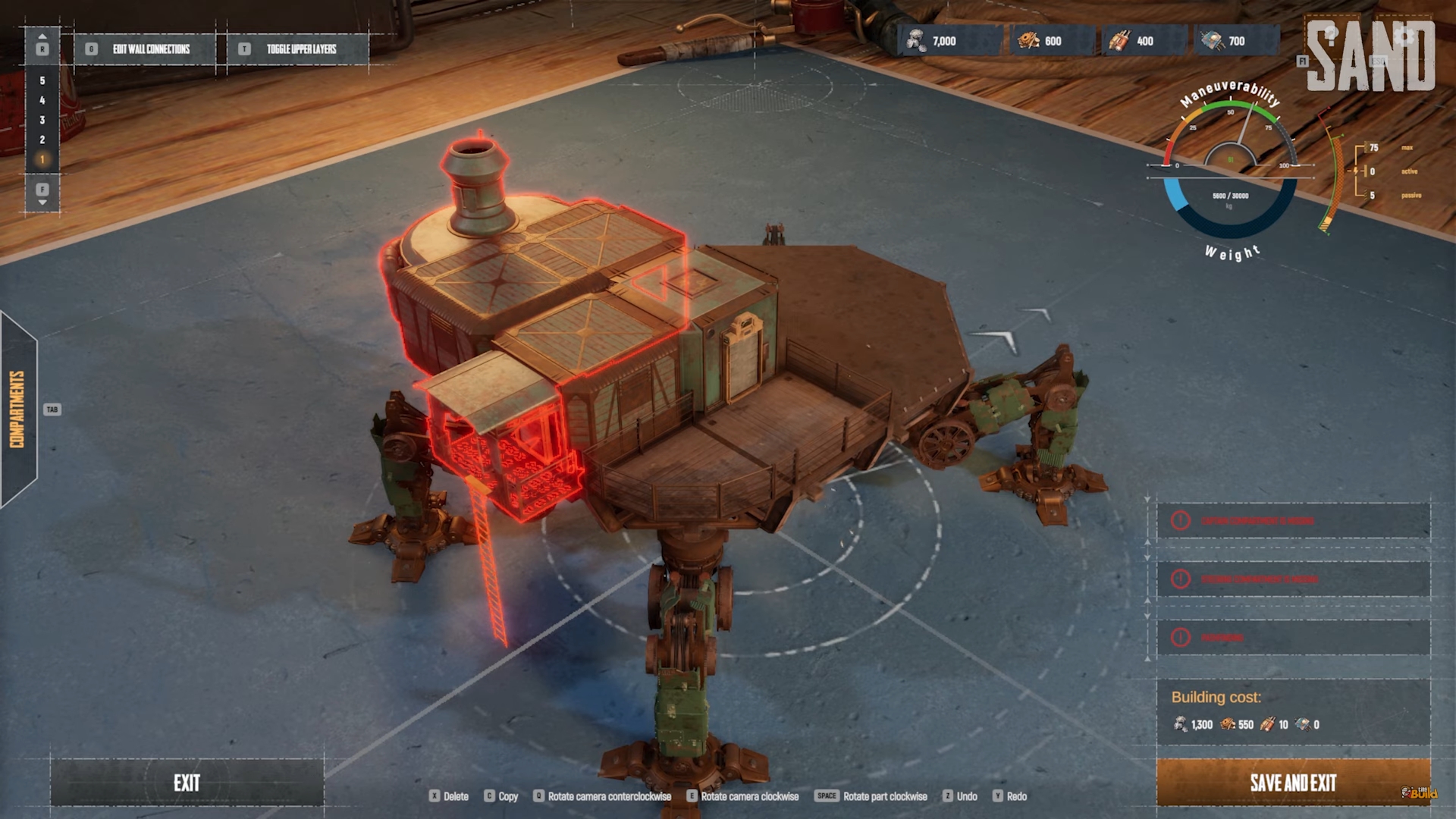Click Save and Exit

click(1293, 783)
